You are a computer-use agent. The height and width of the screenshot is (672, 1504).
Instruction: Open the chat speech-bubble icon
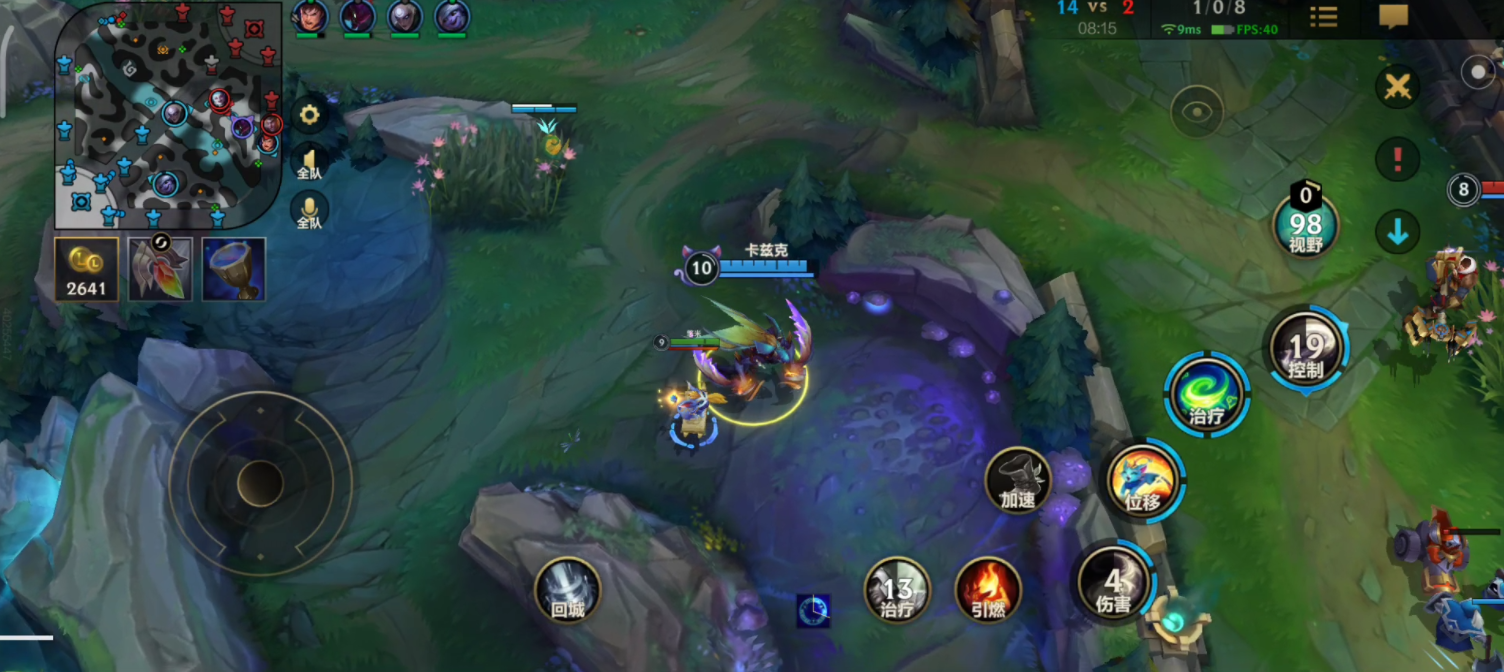coord(1393,17)
